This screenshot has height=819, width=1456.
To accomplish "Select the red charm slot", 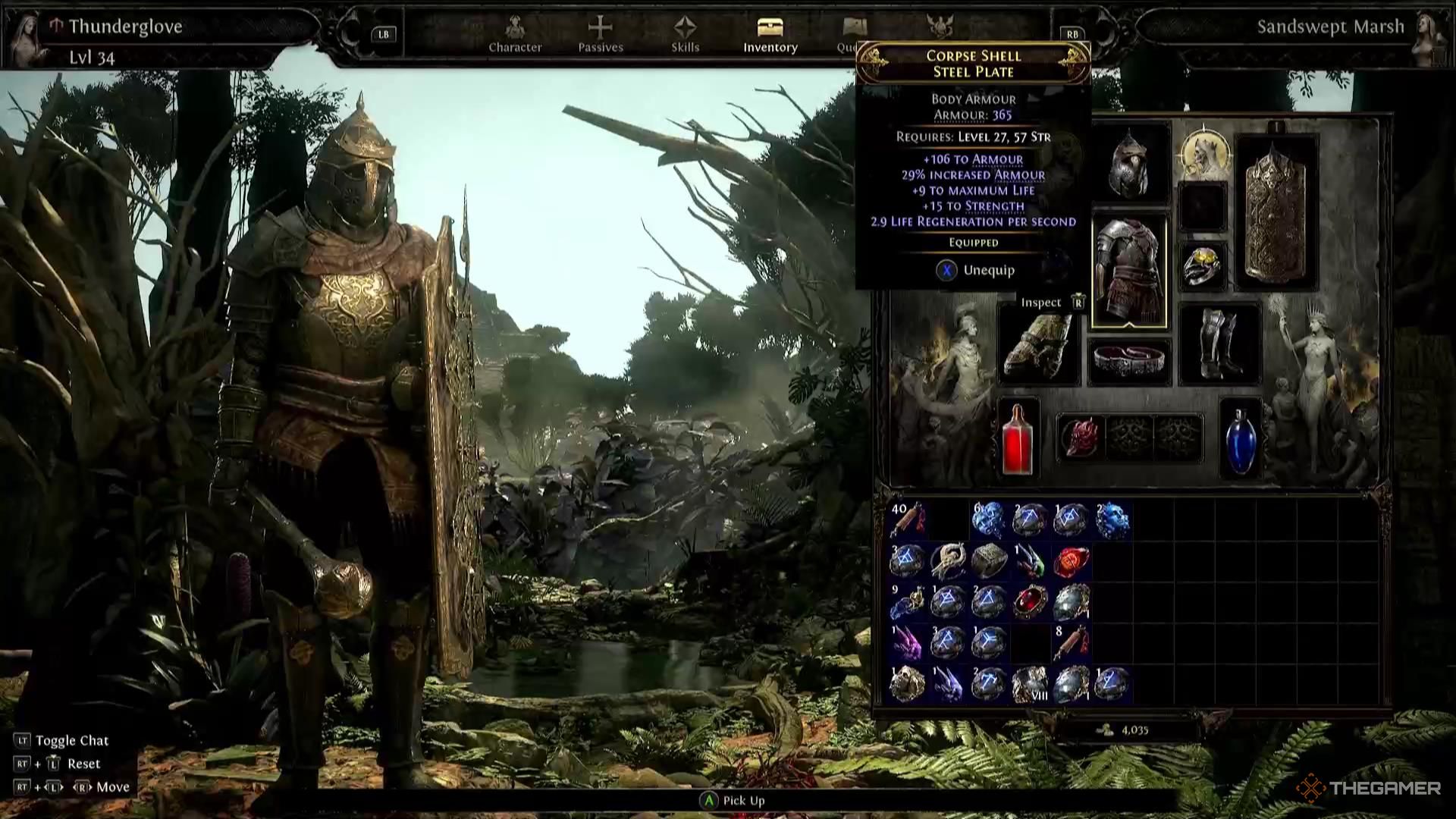I will point(1081,438).
